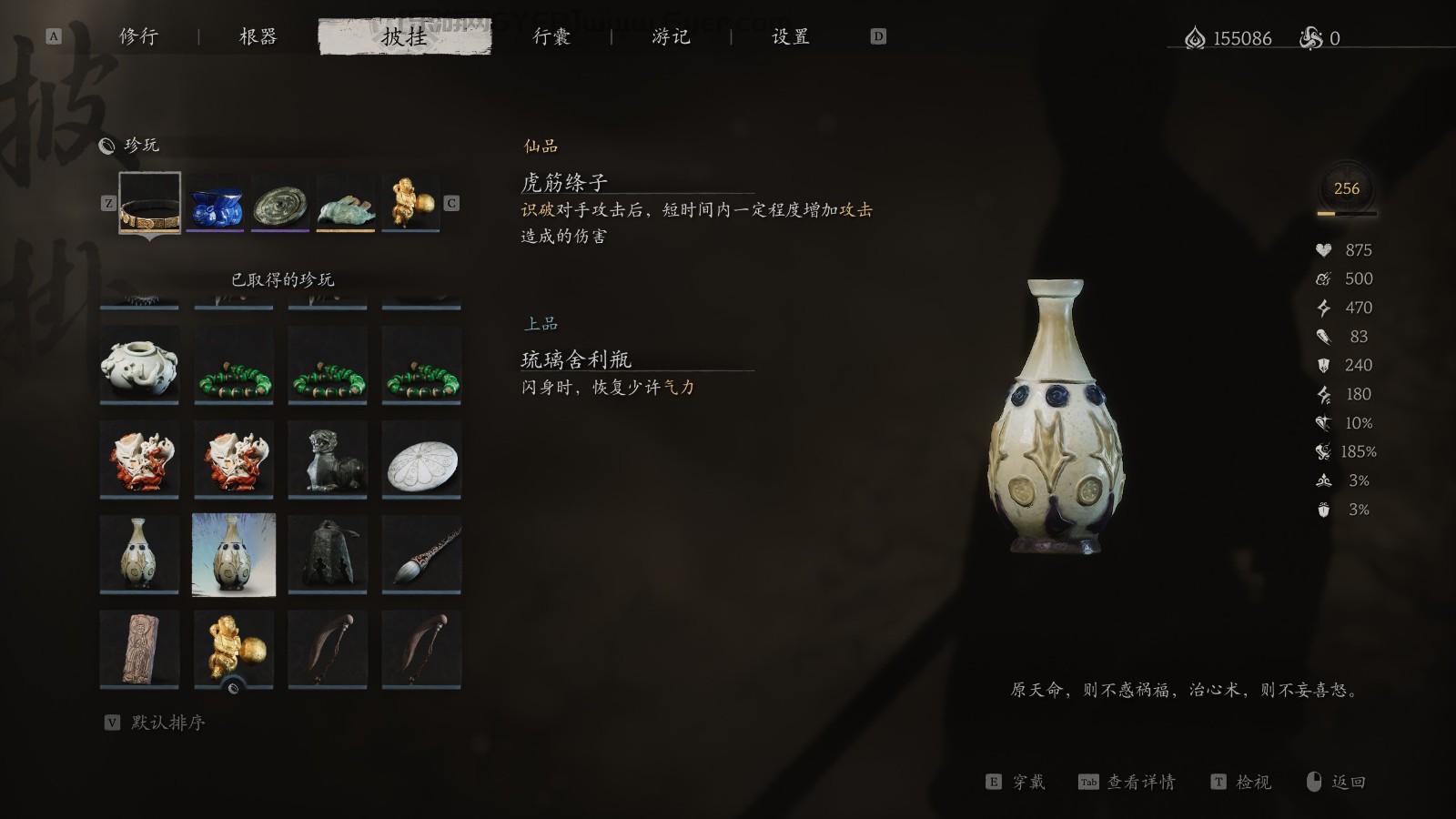This screenshot has width=1456, height=819.
Task: Click the attack power stat icon
Action: point(1324,337)
